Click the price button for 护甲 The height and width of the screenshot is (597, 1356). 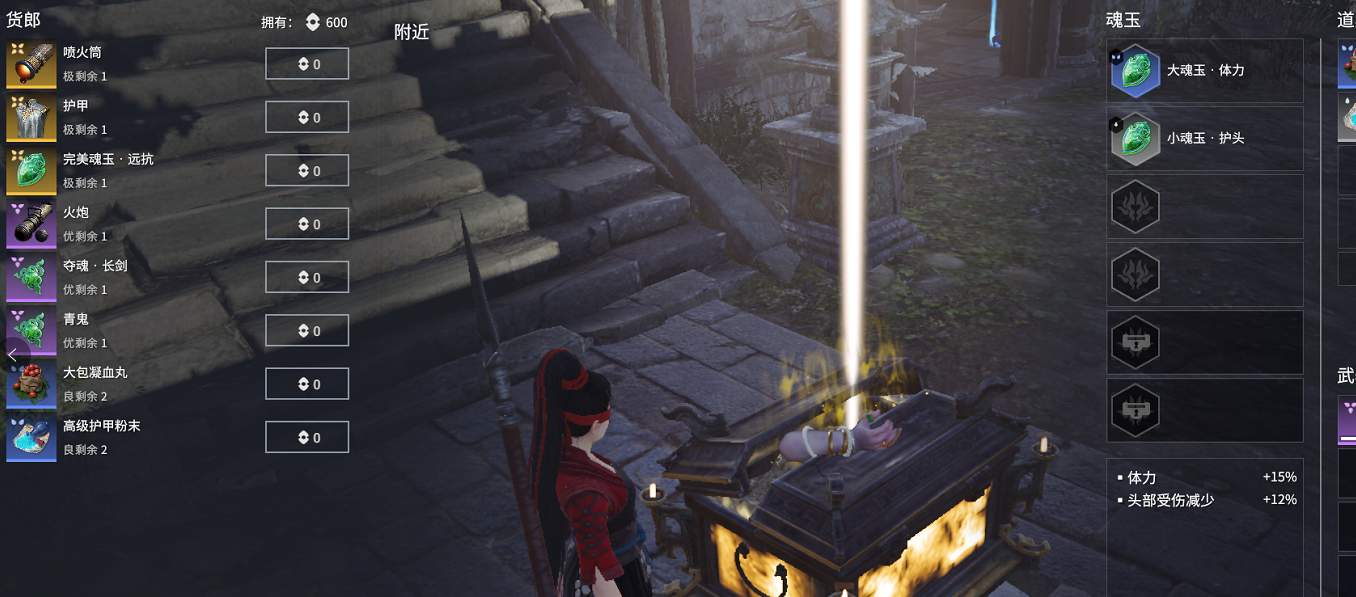(307, 117)
